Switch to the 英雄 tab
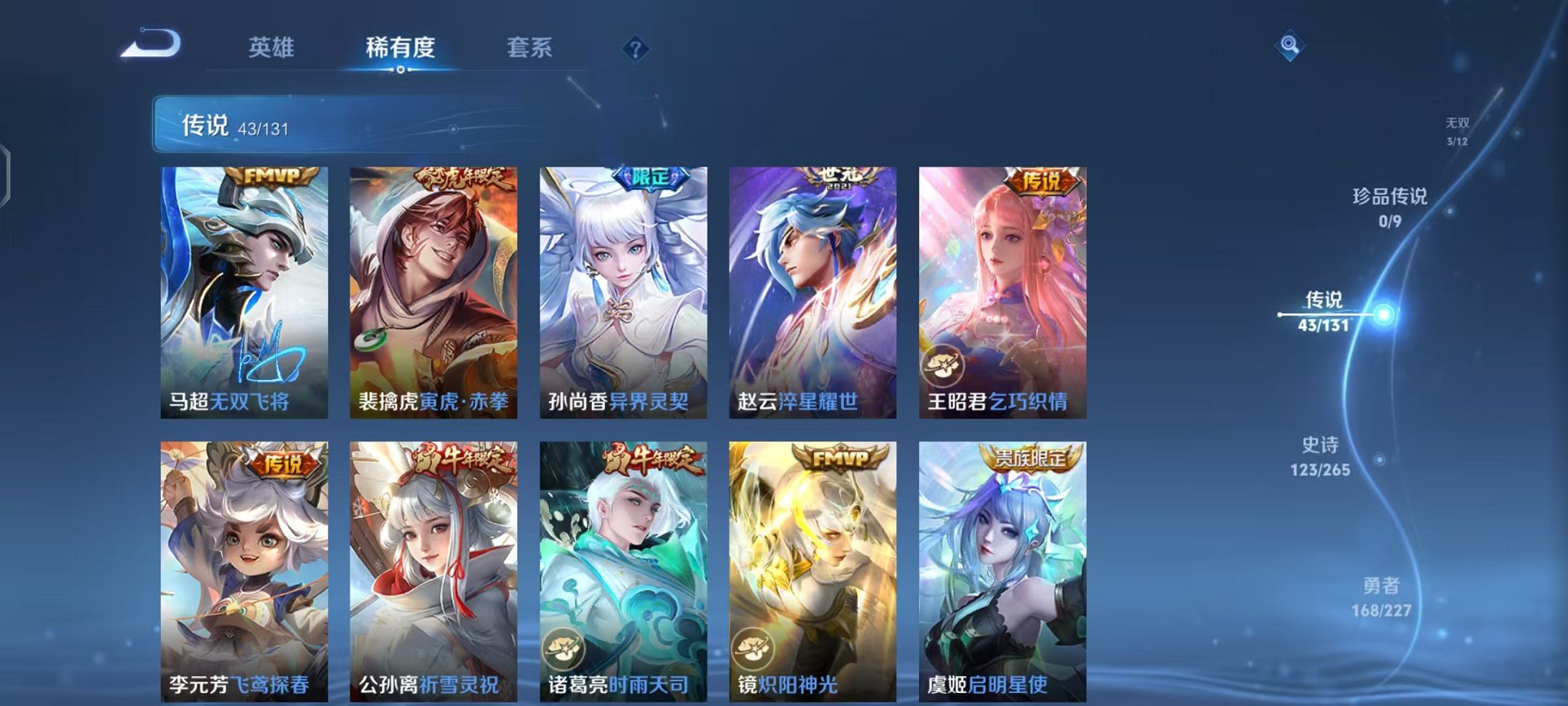 (272, 48)
